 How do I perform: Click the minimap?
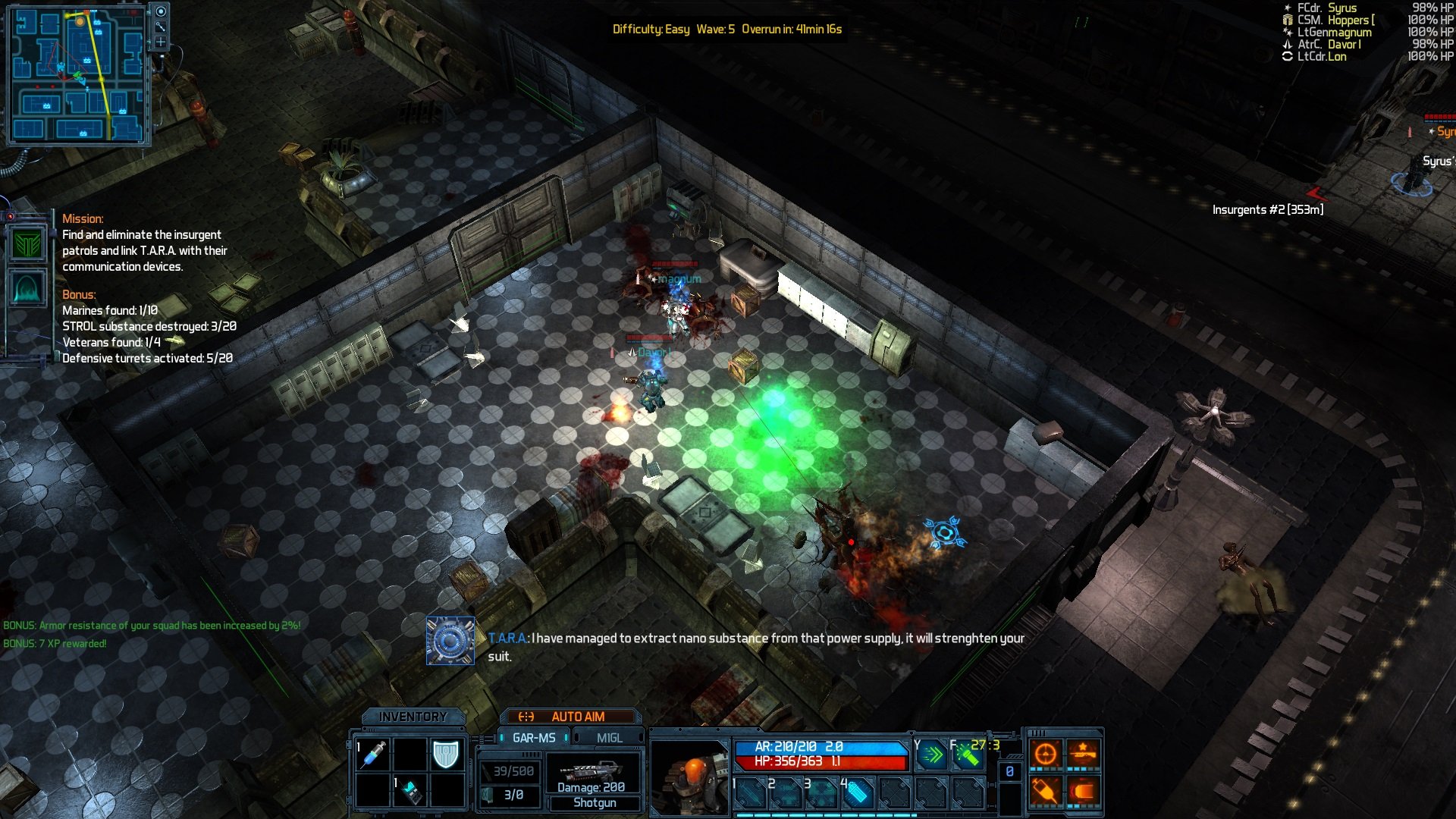point(77,76)
